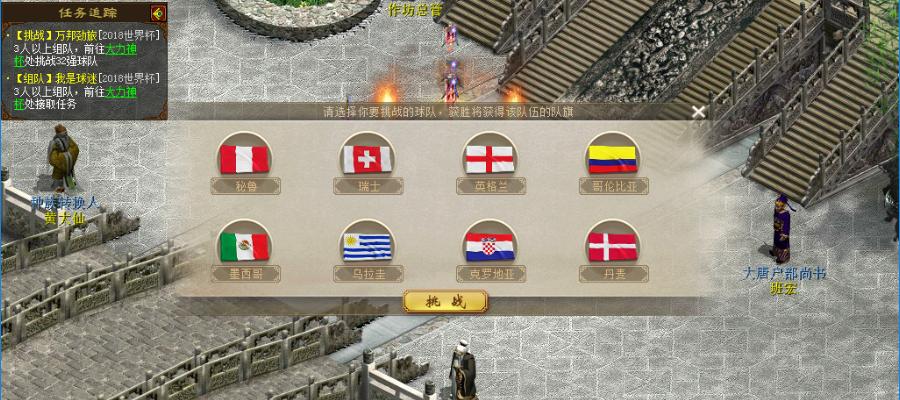This screenshot has width=900, height=400.
Task: Pick the England (英格兰) flag
Action: pyautogui.click(x=490, y=158)
